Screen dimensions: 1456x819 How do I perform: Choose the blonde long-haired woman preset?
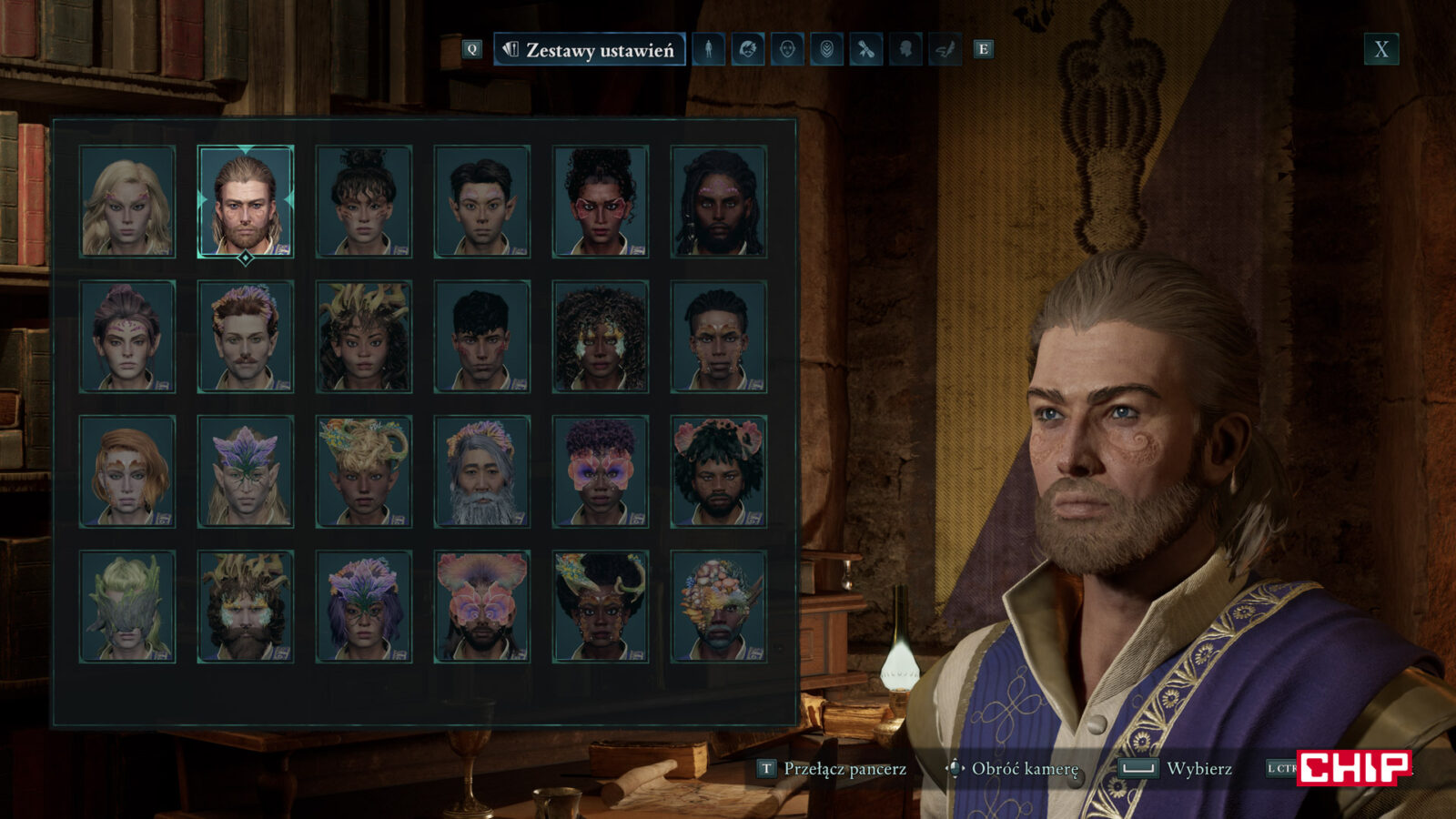tap(127, 201)
